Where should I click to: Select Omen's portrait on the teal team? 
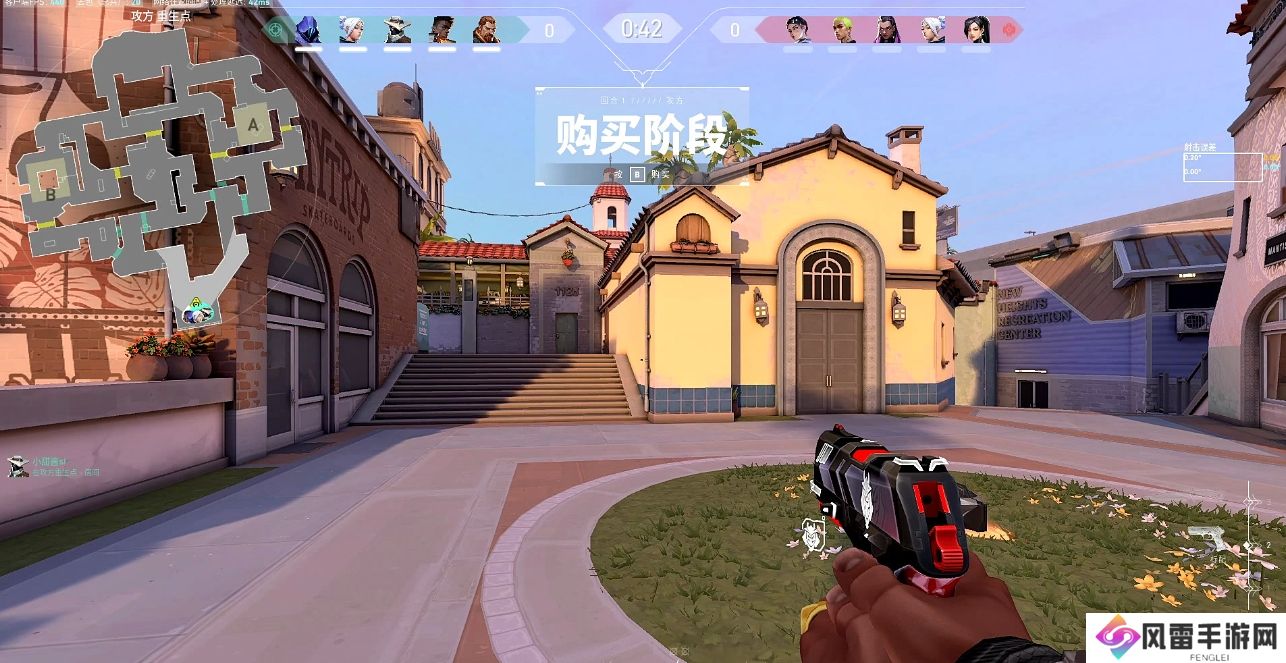(307, 30)
